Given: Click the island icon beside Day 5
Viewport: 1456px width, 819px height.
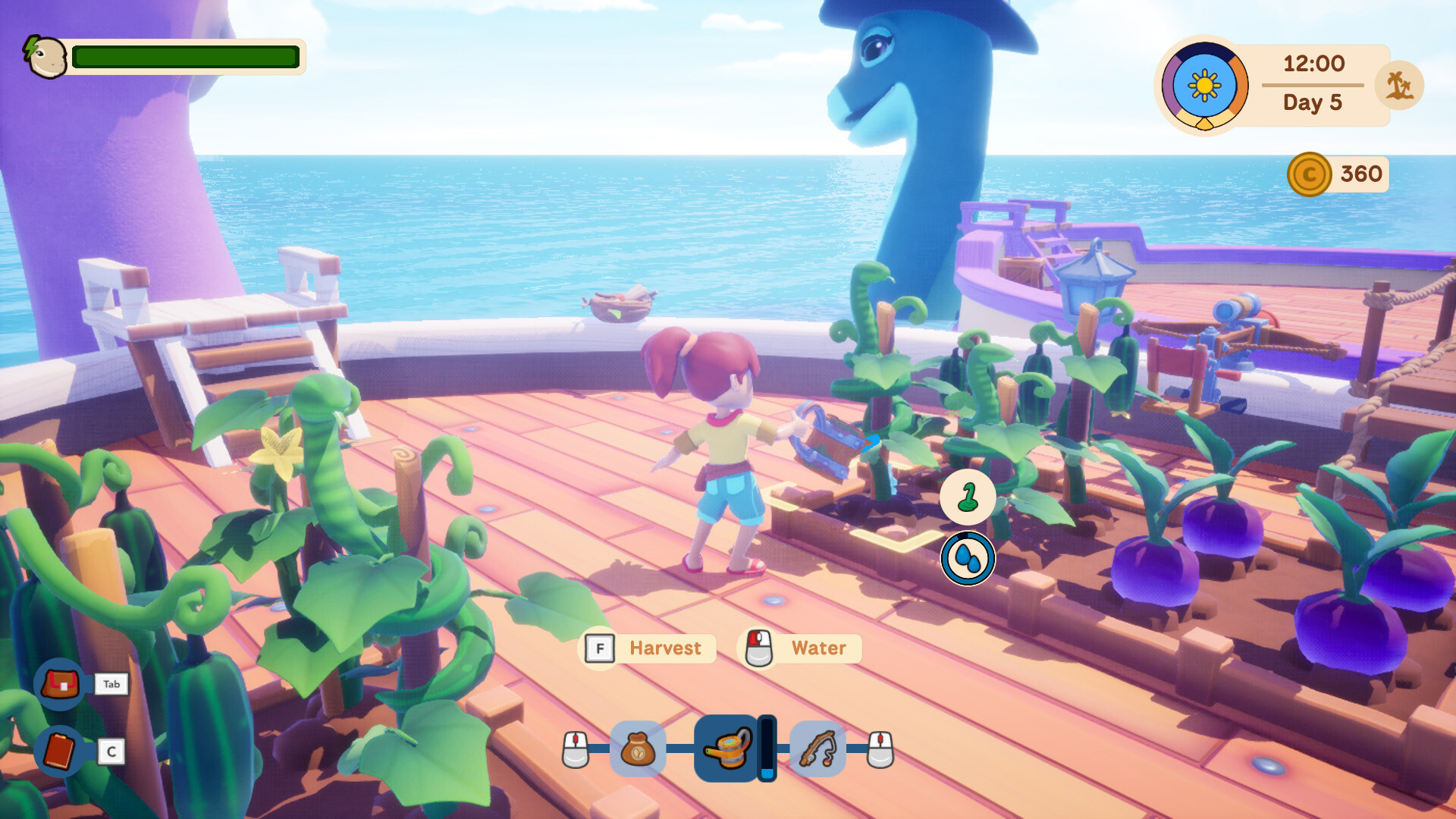Looking at the screenshot, I should pos(1399,85).
